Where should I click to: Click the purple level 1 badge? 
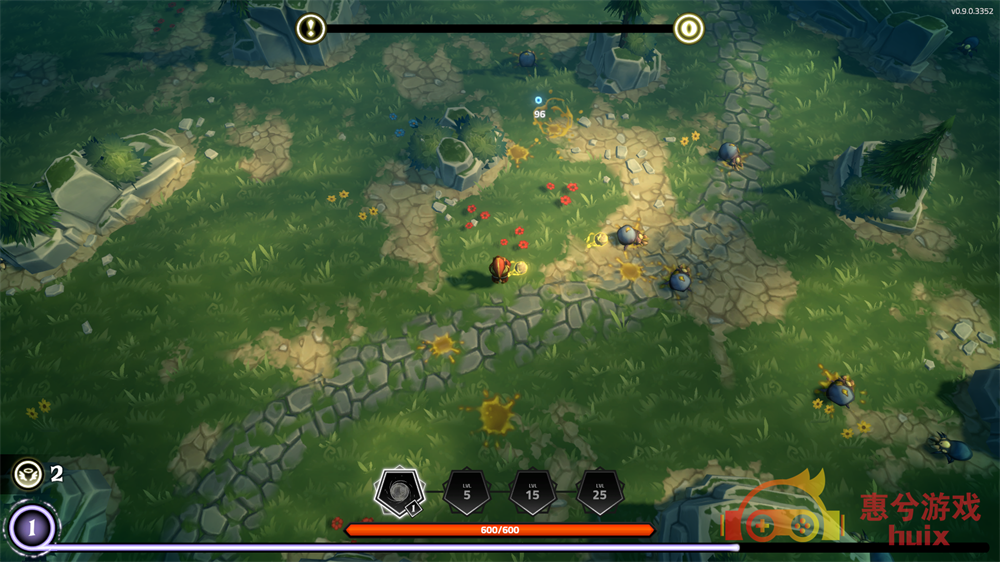32,527
